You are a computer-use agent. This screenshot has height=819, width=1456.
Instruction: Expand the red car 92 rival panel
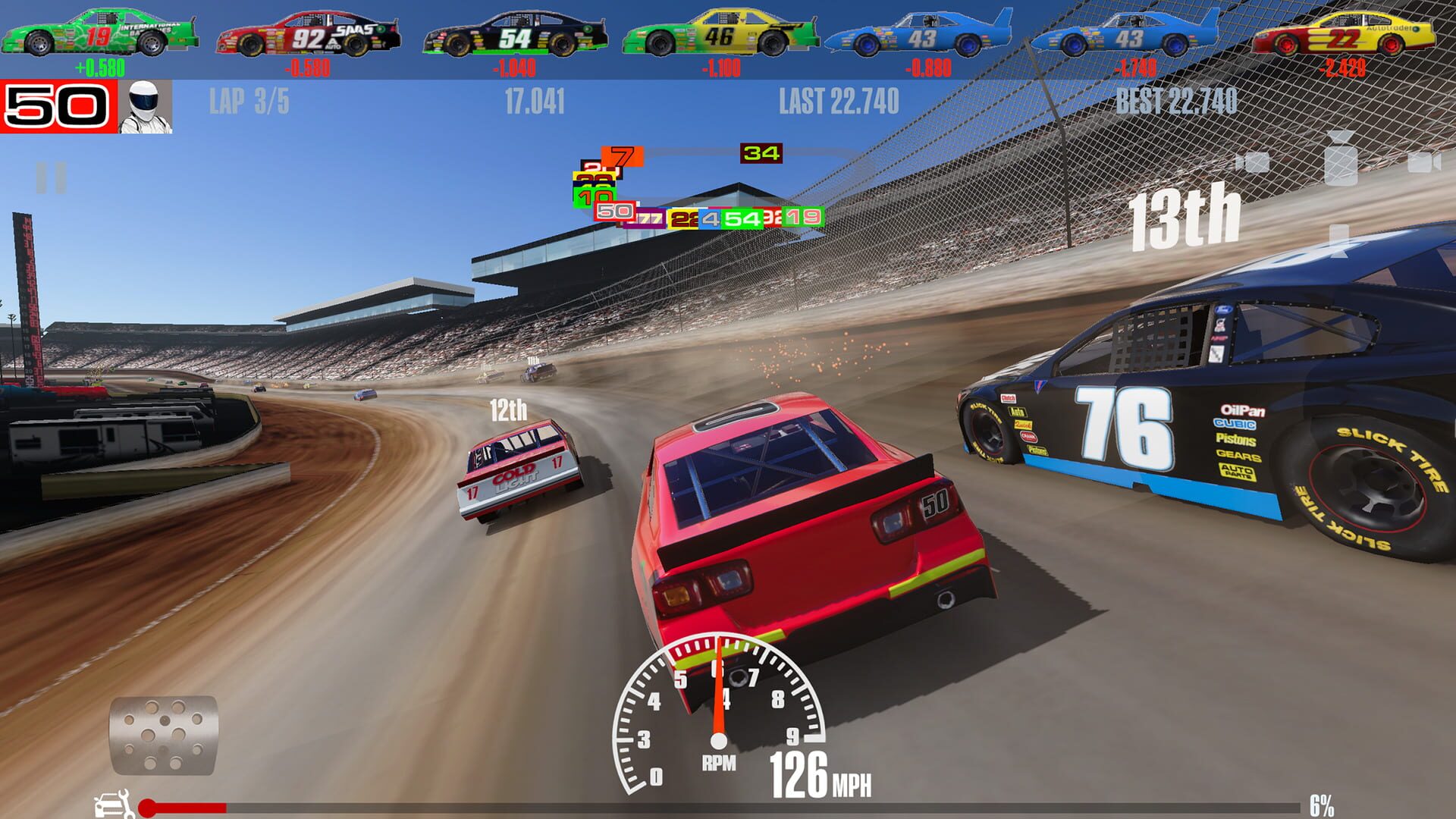pos(307,30)
